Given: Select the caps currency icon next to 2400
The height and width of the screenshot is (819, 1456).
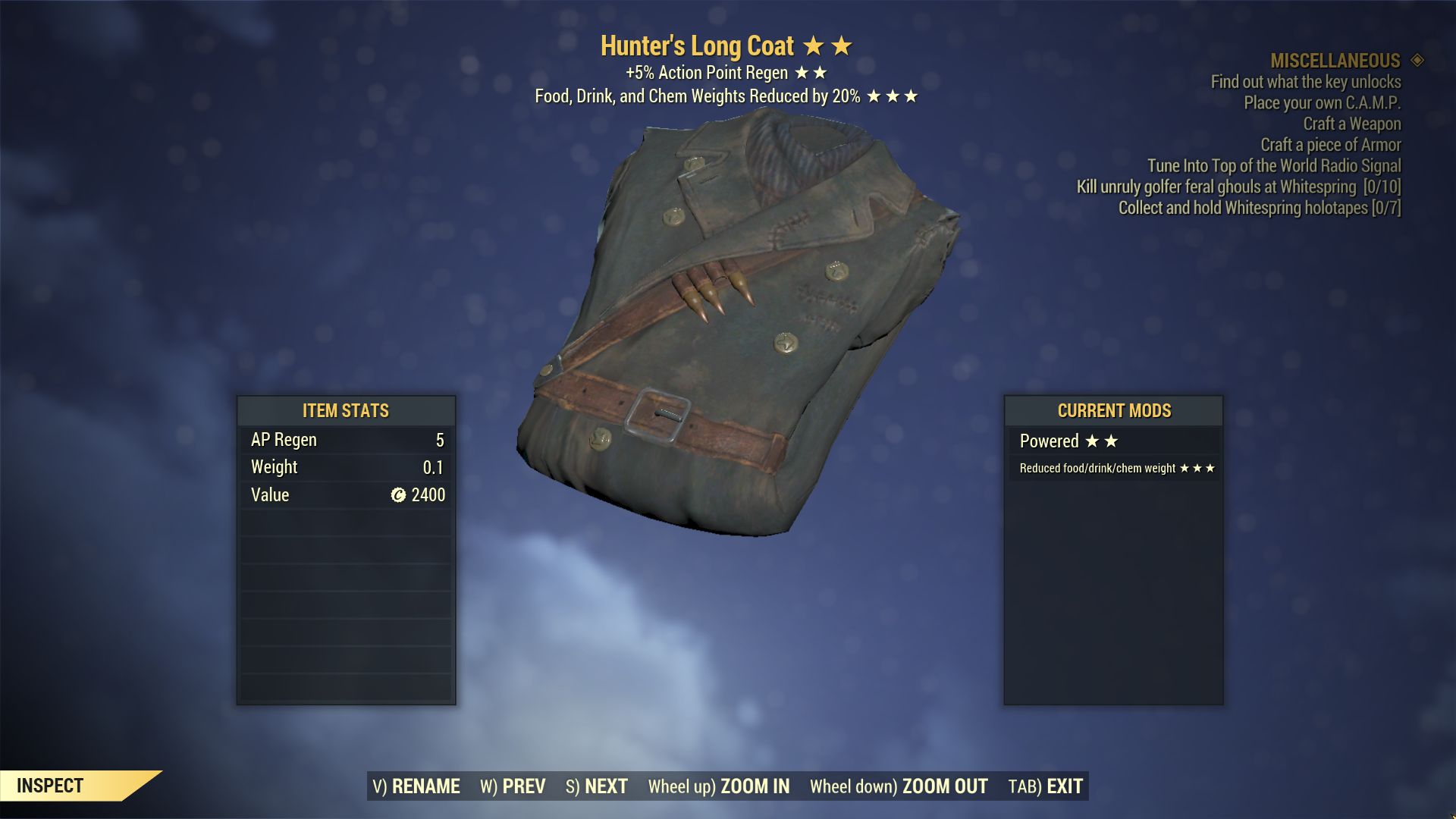Looking at the screenshot, I should coord(397,495).
